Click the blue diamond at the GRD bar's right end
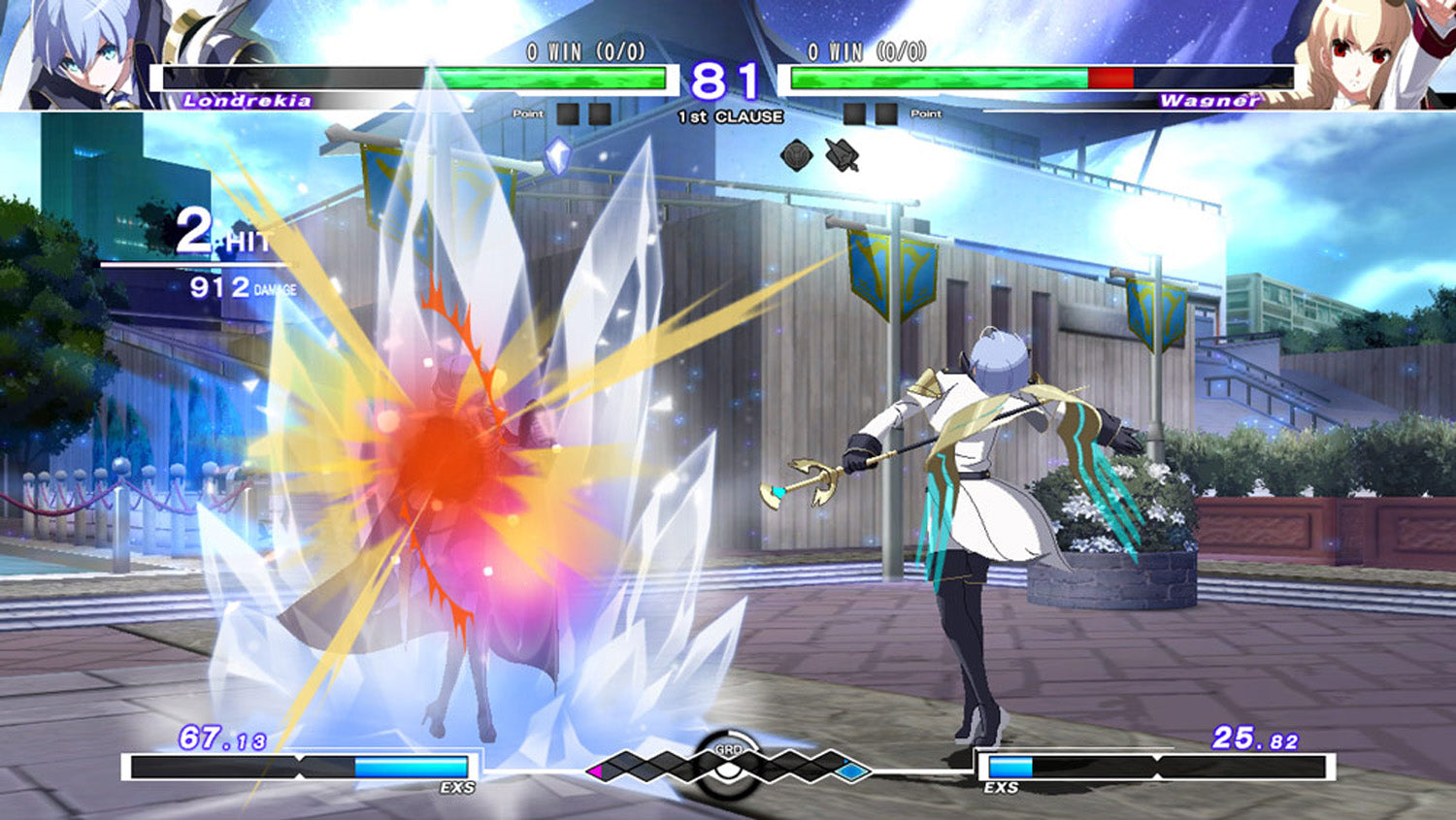This screenshot has height=820, width=1456. [x=849, y=770]
